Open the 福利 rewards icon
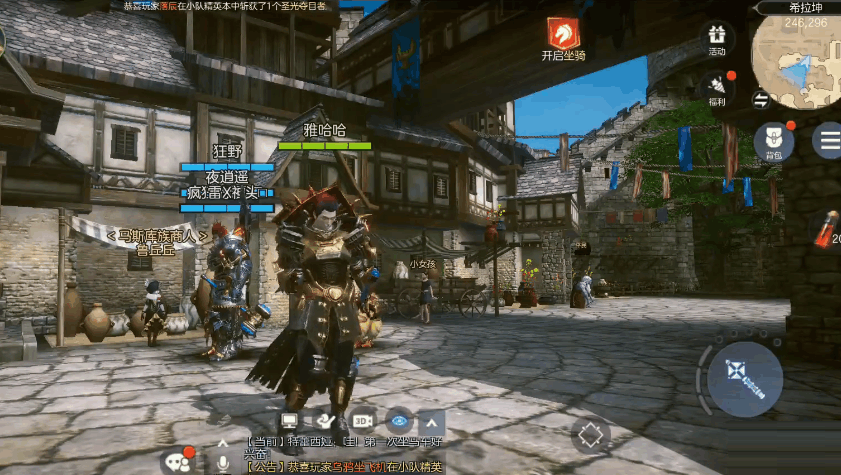Screen dimensions: 841x475 (x=716, y=85)
